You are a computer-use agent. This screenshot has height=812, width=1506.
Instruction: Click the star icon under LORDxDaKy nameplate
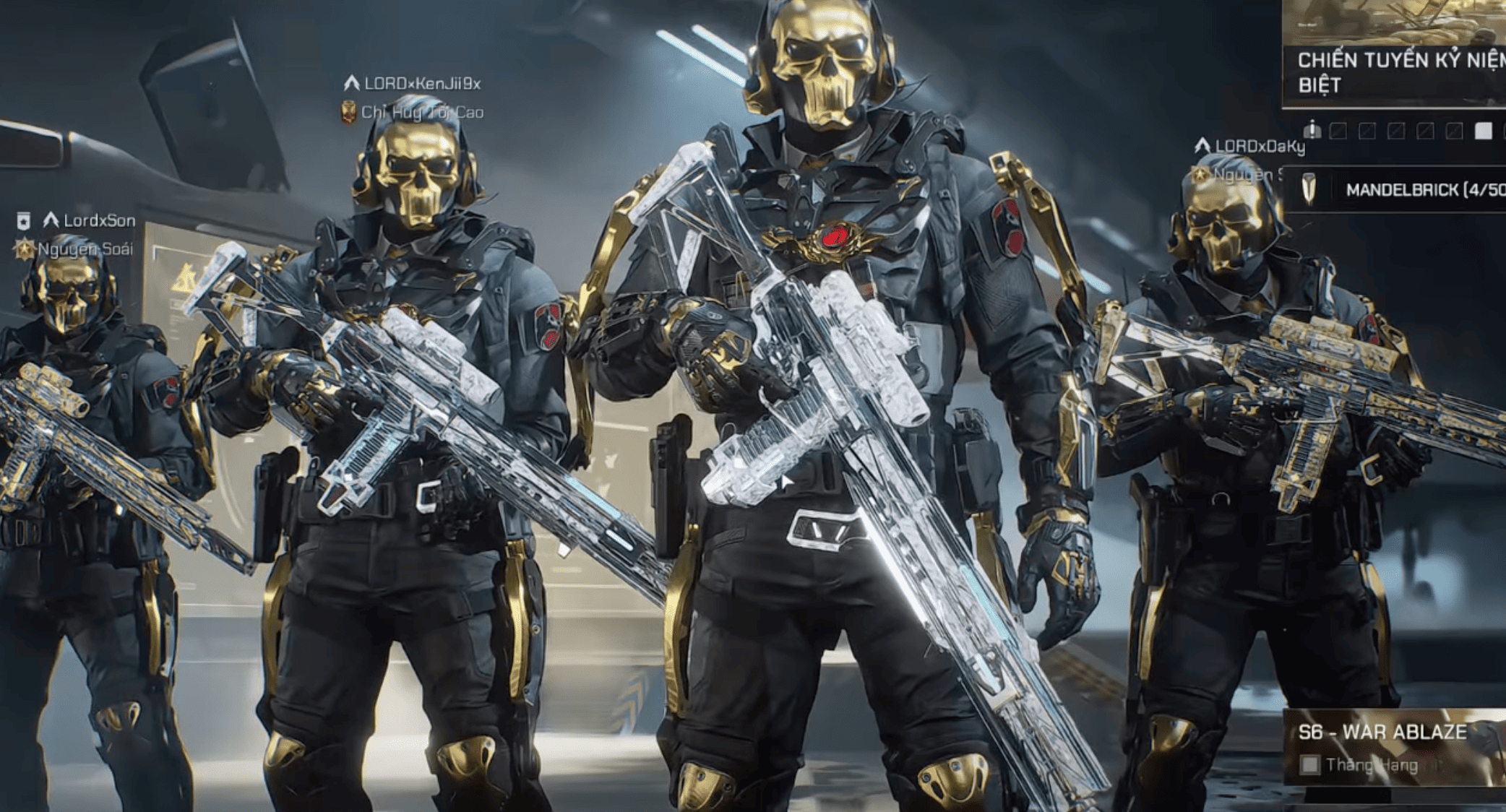[1199, 173]
